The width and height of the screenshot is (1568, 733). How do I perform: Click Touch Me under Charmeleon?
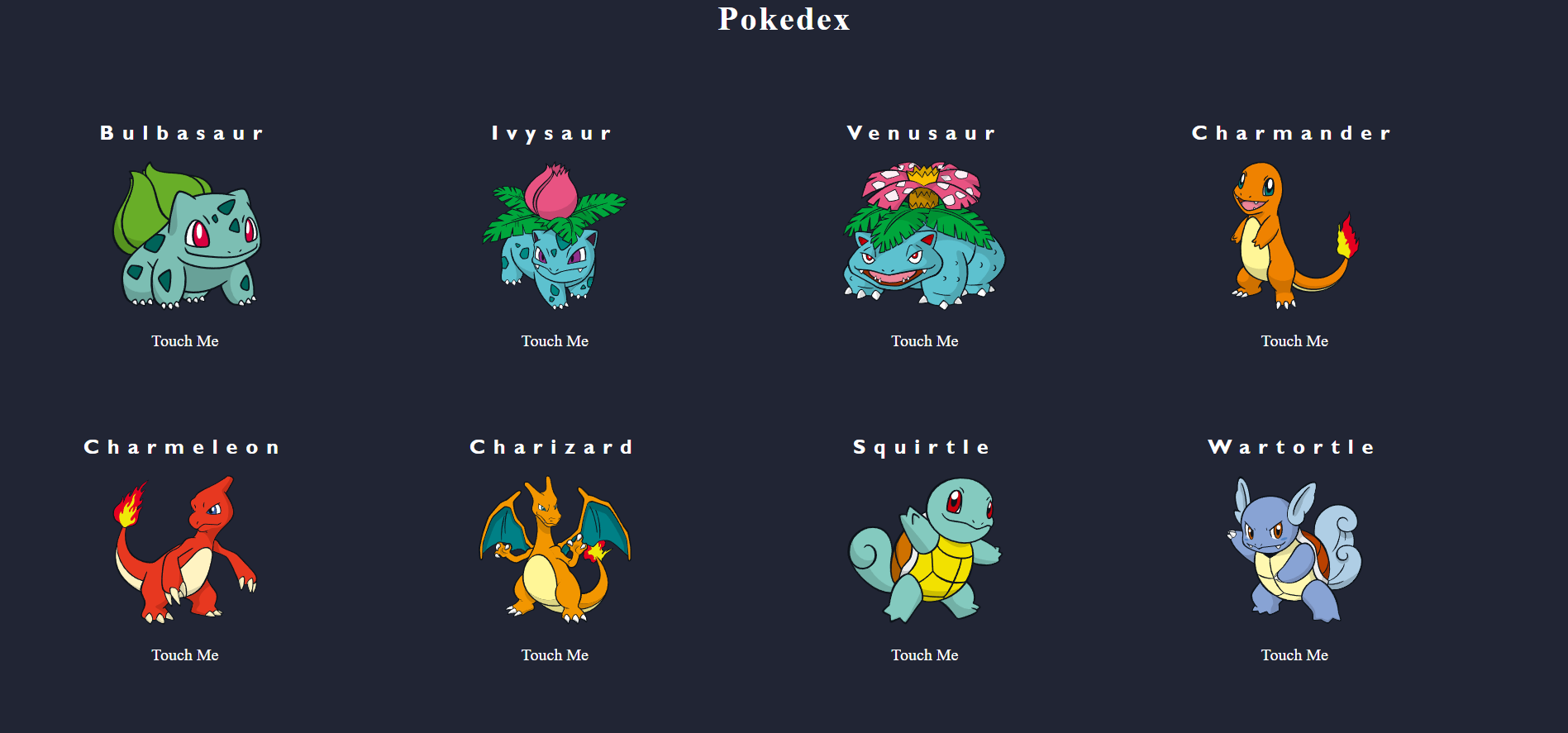pyautogui.click(x=184, y=654)
